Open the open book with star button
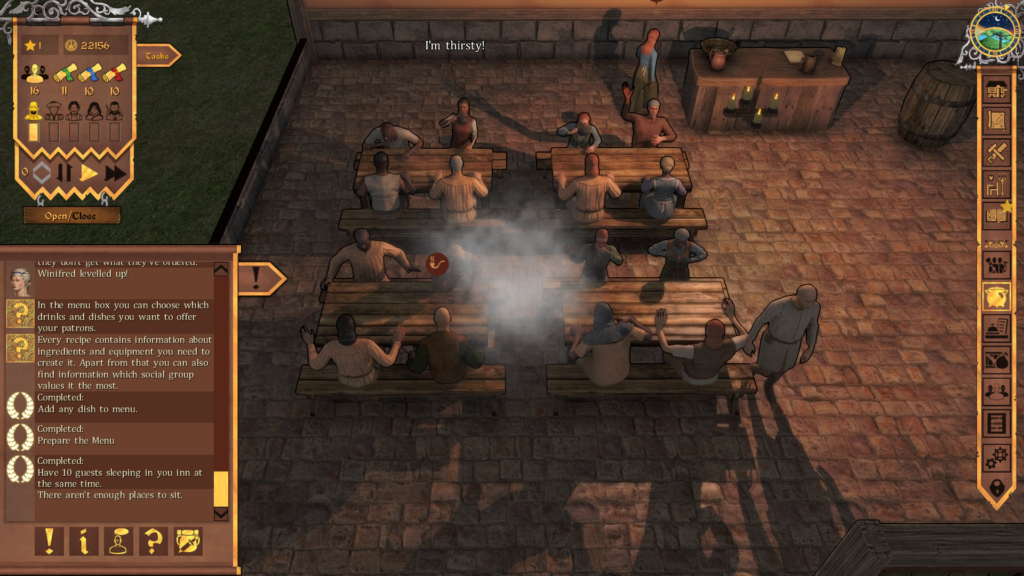Image resolution: width=1024 pixels, height=576 pixels. point(996,213)
